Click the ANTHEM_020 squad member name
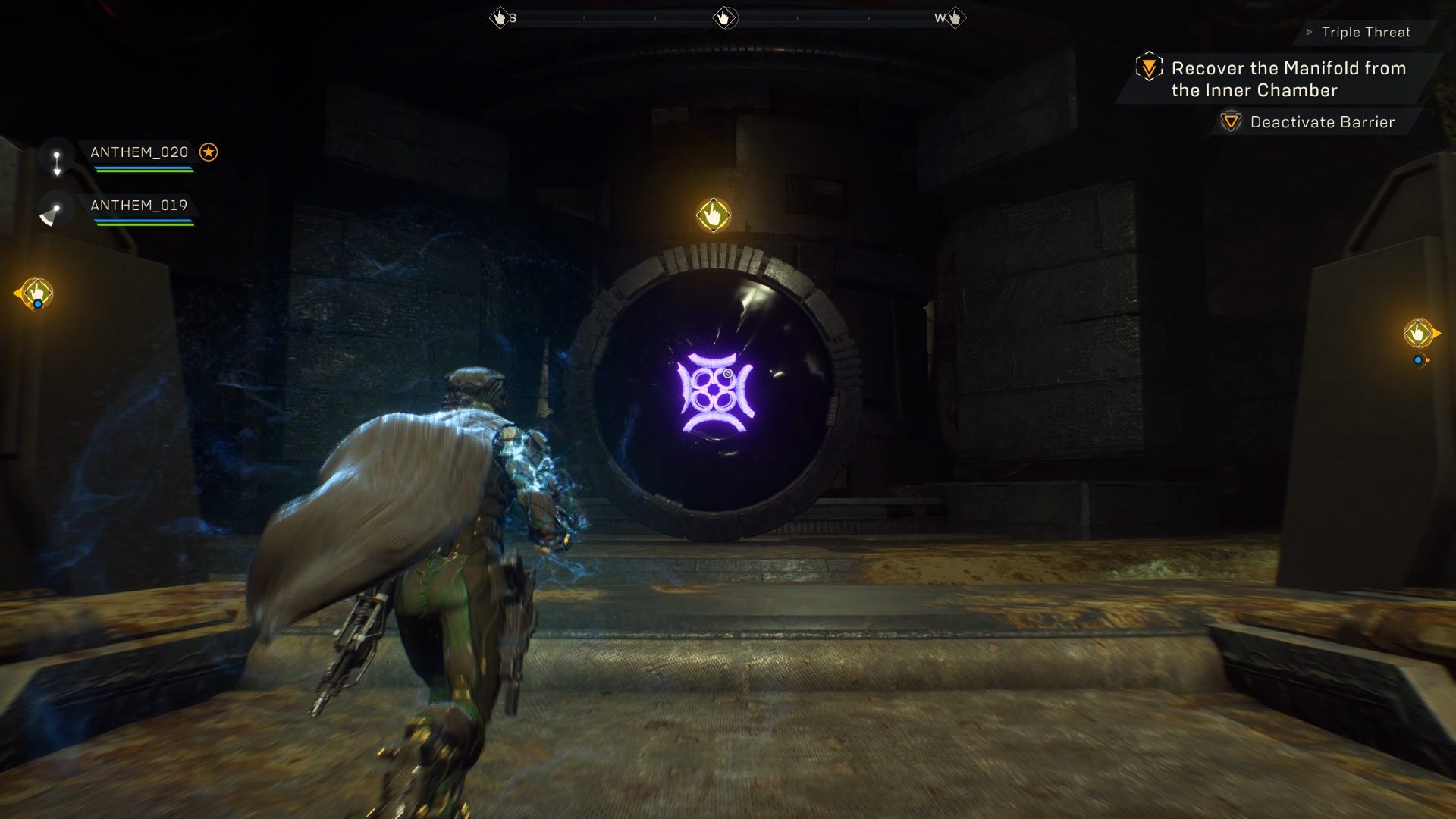Viewport: 1456px width, 819px height. 139,152
